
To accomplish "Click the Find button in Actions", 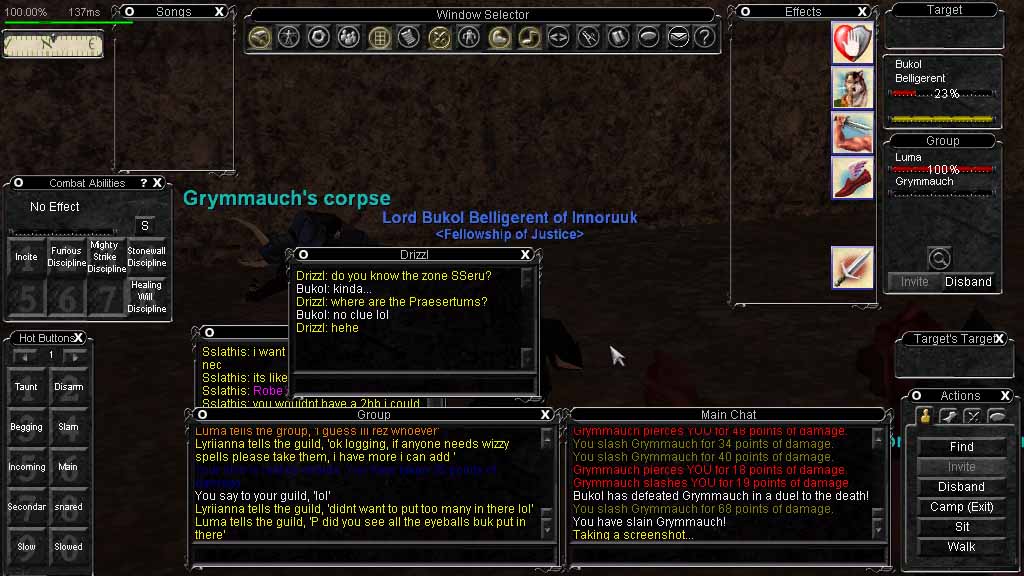I will pos(961,447).
